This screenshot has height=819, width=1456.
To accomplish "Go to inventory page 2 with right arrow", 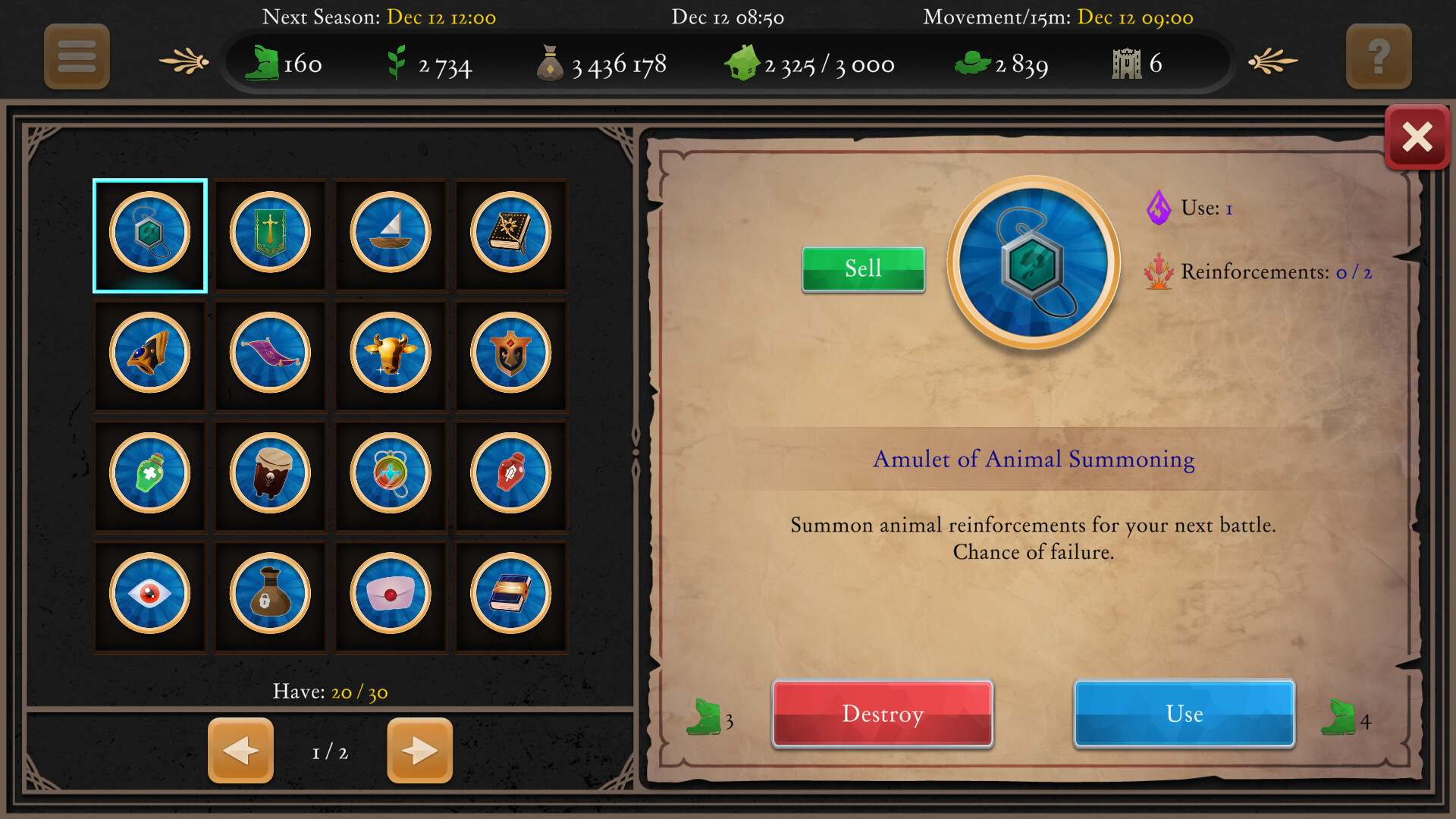I will pos(419,751).
